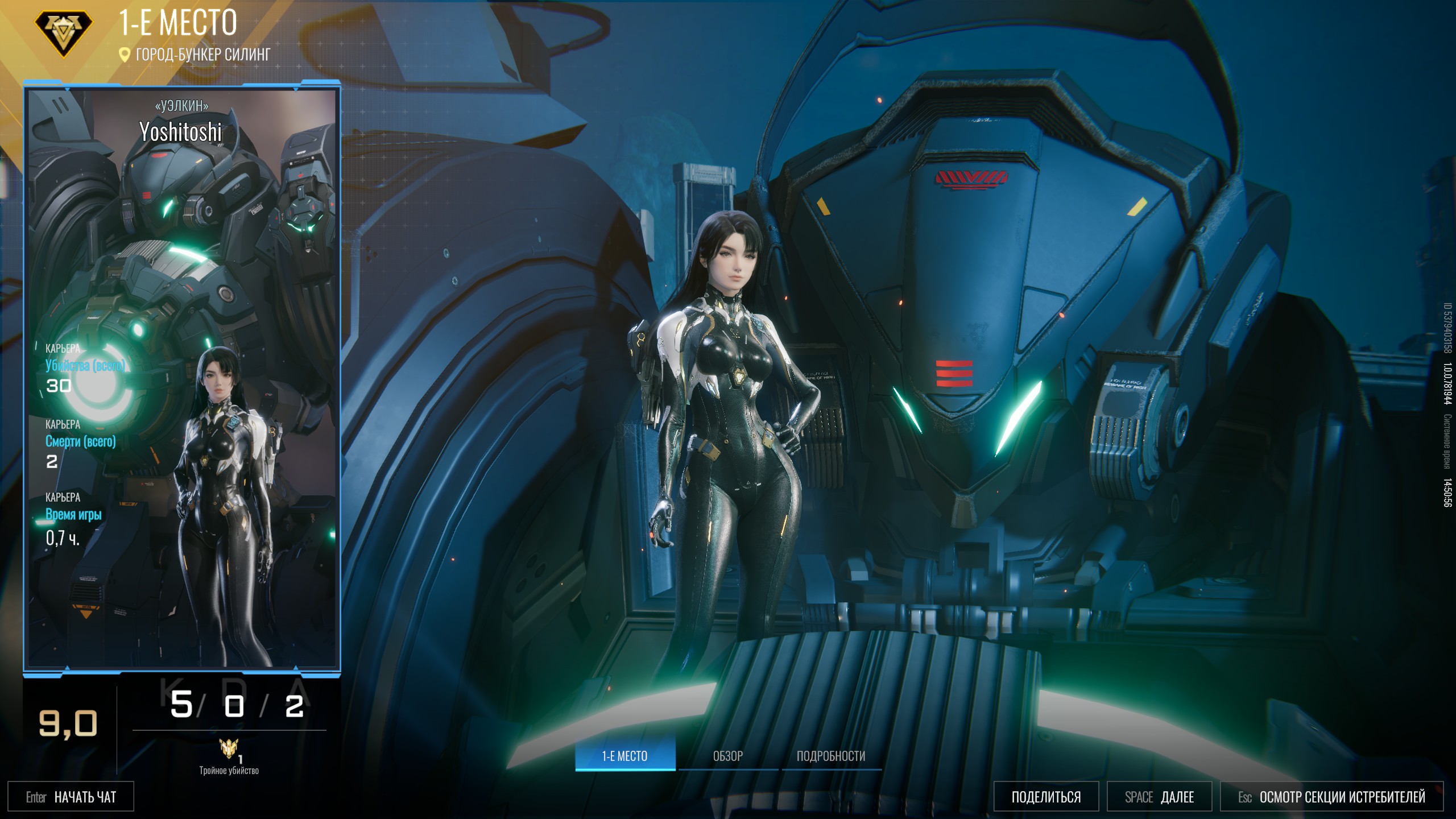
Task: Open the ОБЗОР tab
Action: pos(727,756)
